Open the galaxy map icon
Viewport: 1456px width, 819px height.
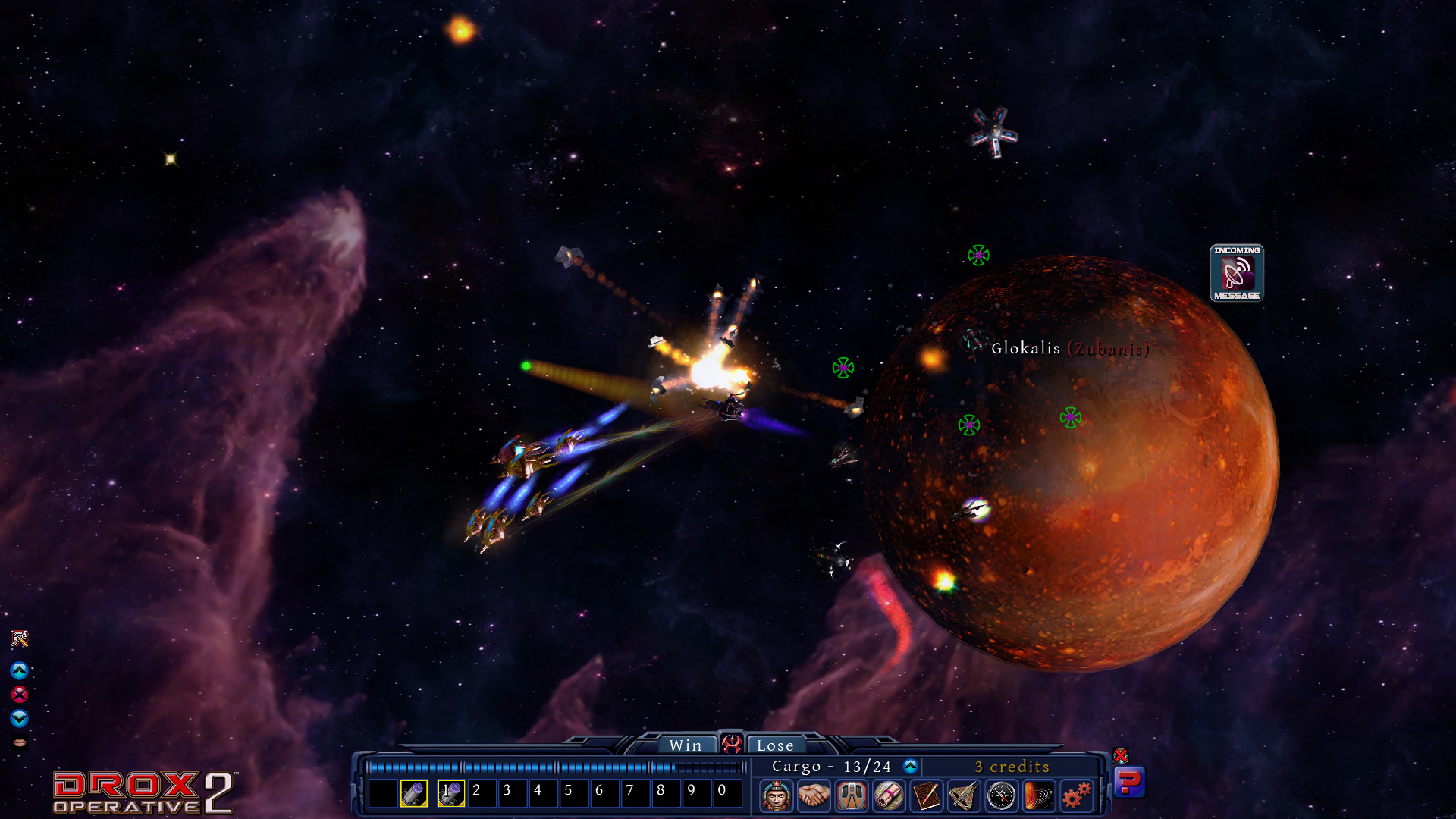[1037, 795]
